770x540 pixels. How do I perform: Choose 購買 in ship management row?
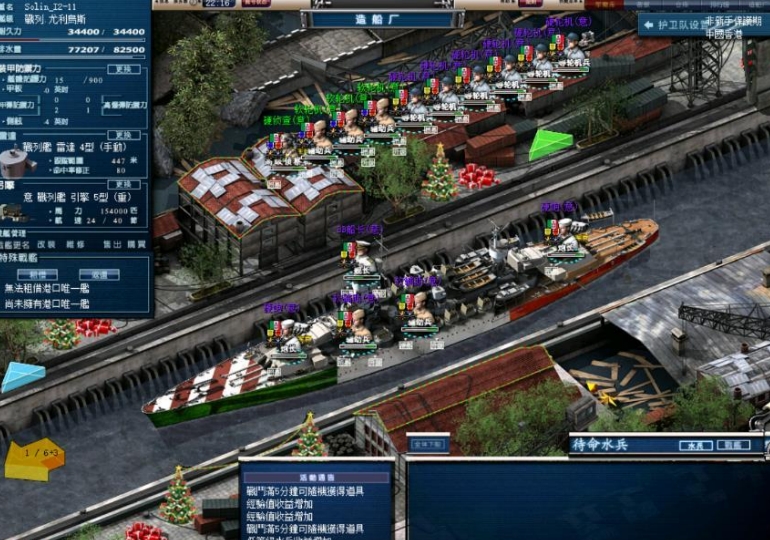(x=136, y=244)
